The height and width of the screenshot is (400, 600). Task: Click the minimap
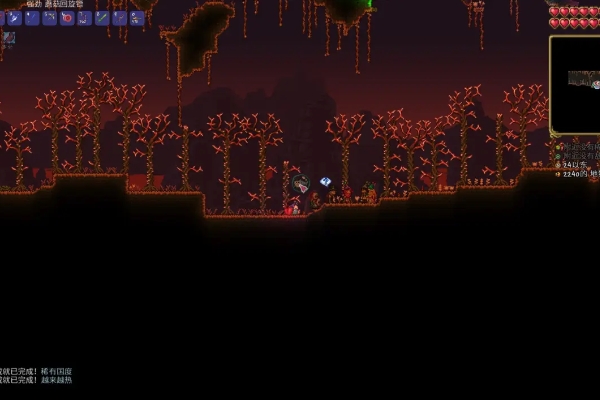575,84
